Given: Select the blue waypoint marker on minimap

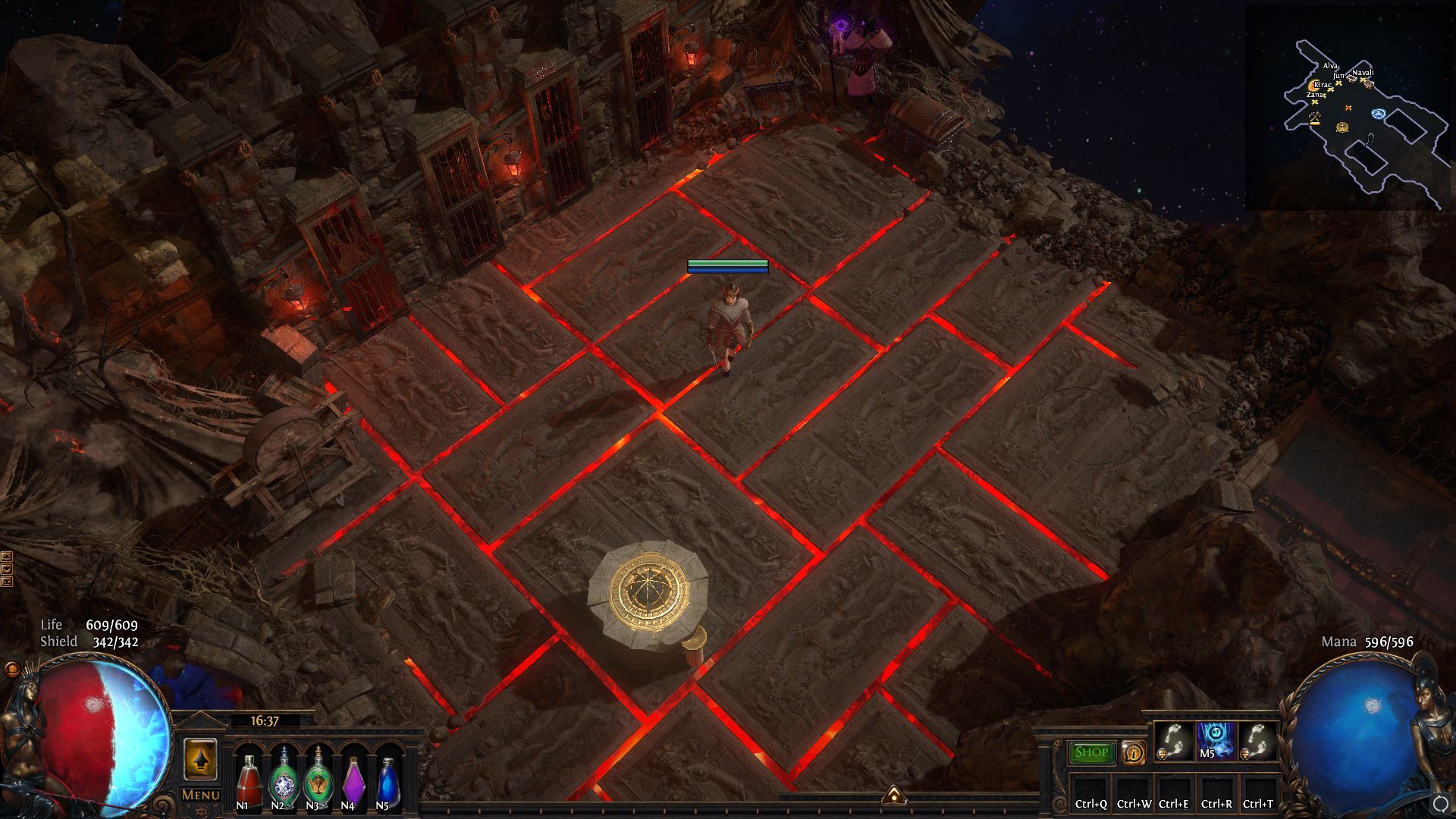Looking at the screenshot, I should point(1378,114).
